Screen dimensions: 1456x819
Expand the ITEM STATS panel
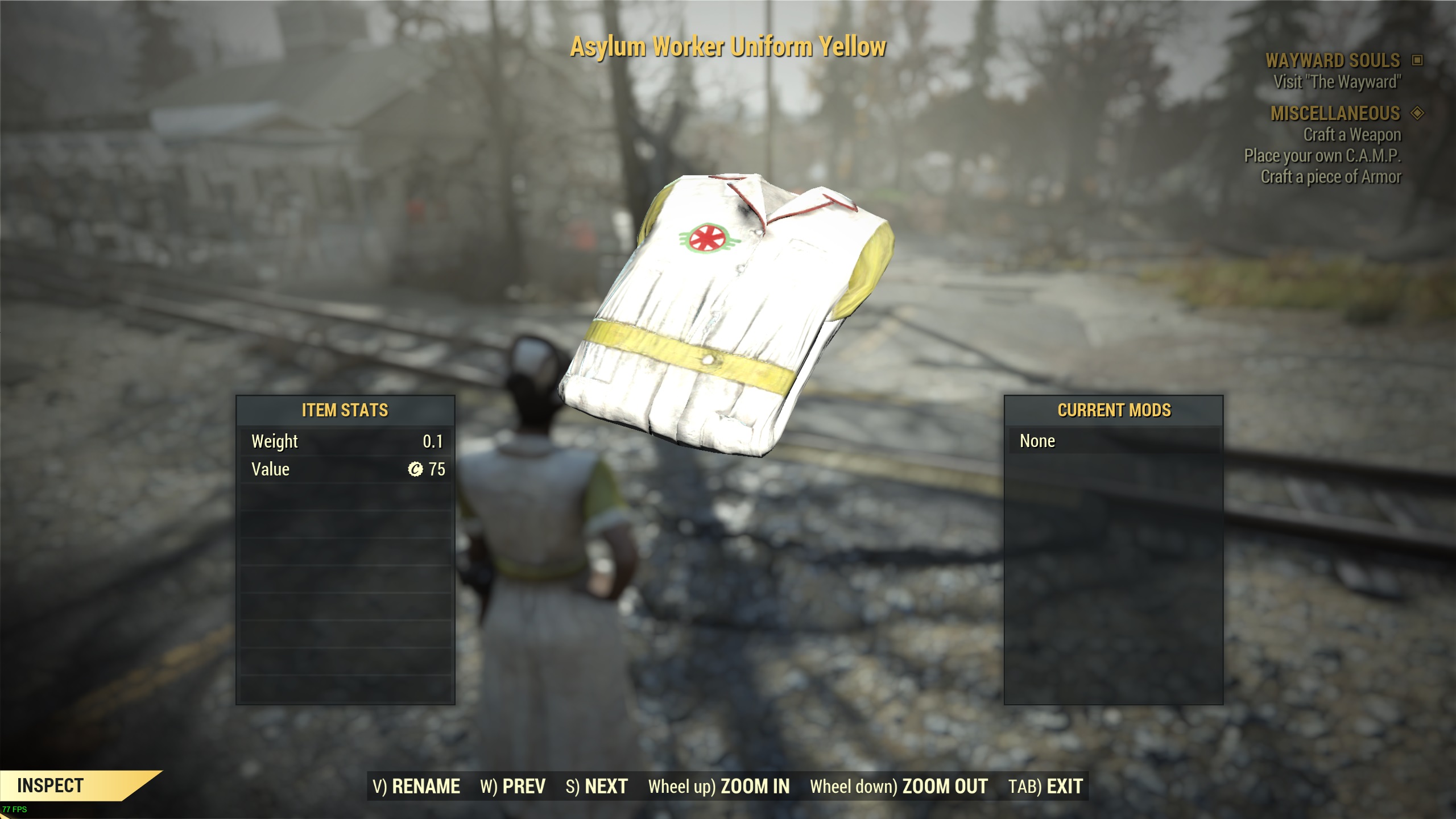tap(345, 410)
